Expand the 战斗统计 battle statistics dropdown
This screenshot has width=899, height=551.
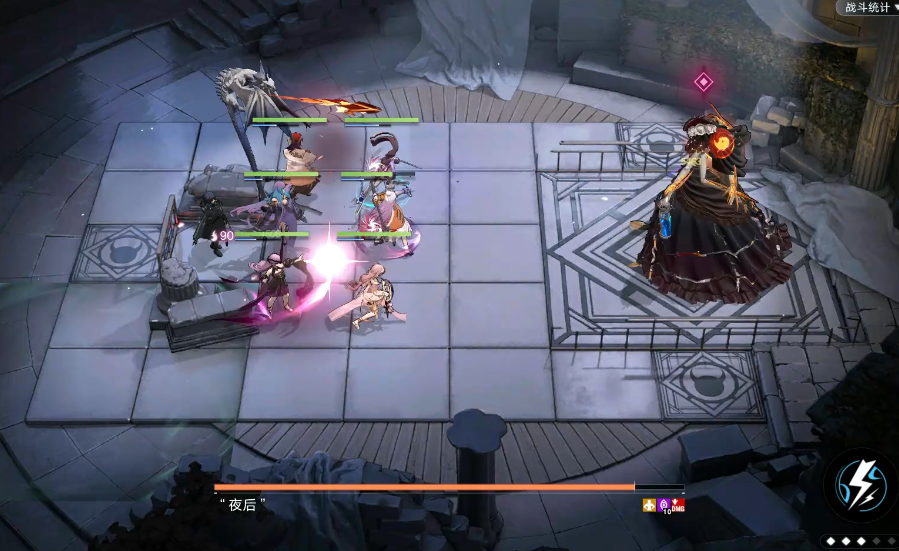point(866,8)
